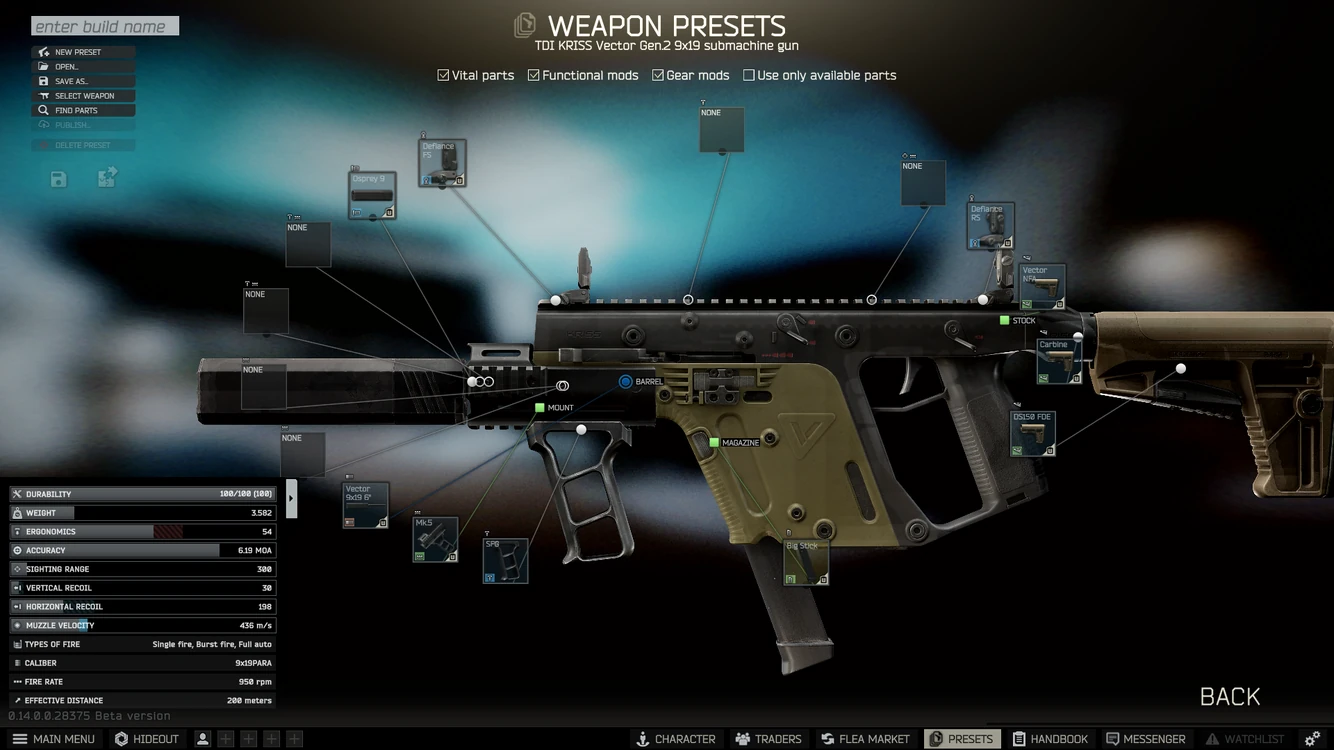The height and width of the screenshot is (750, 1334).
Task: Open the Main Menu
Action: click(x=55, y=739)
